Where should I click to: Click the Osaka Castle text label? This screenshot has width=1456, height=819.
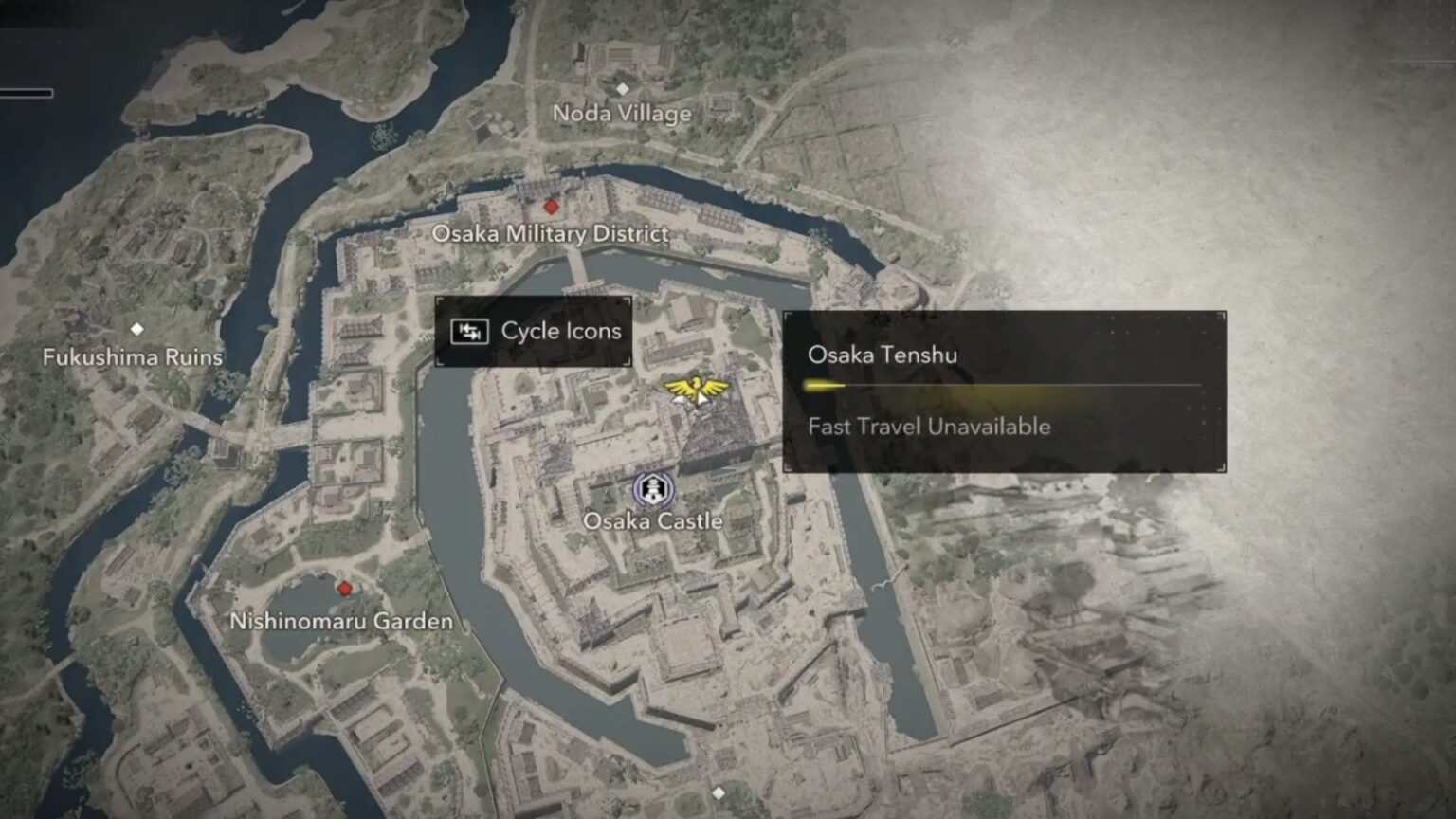pos(654,520)
